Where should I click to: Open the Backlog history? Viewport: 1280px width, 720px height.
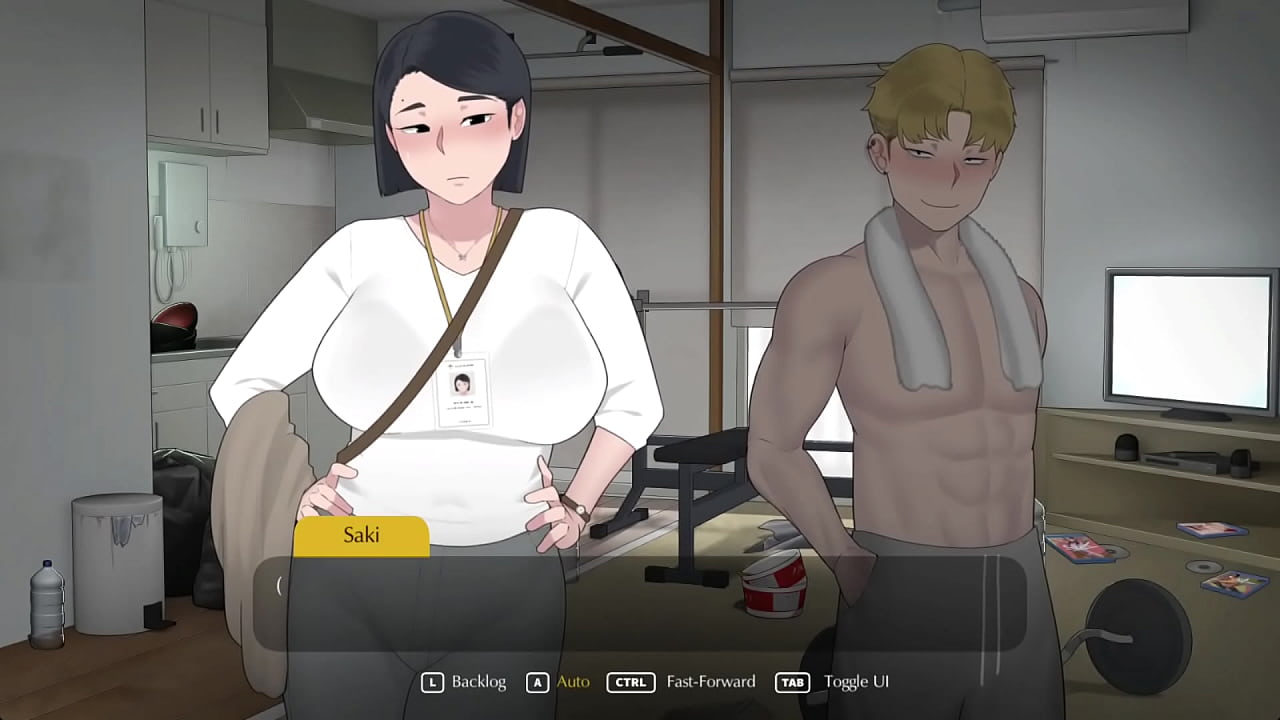pos(480,681)
